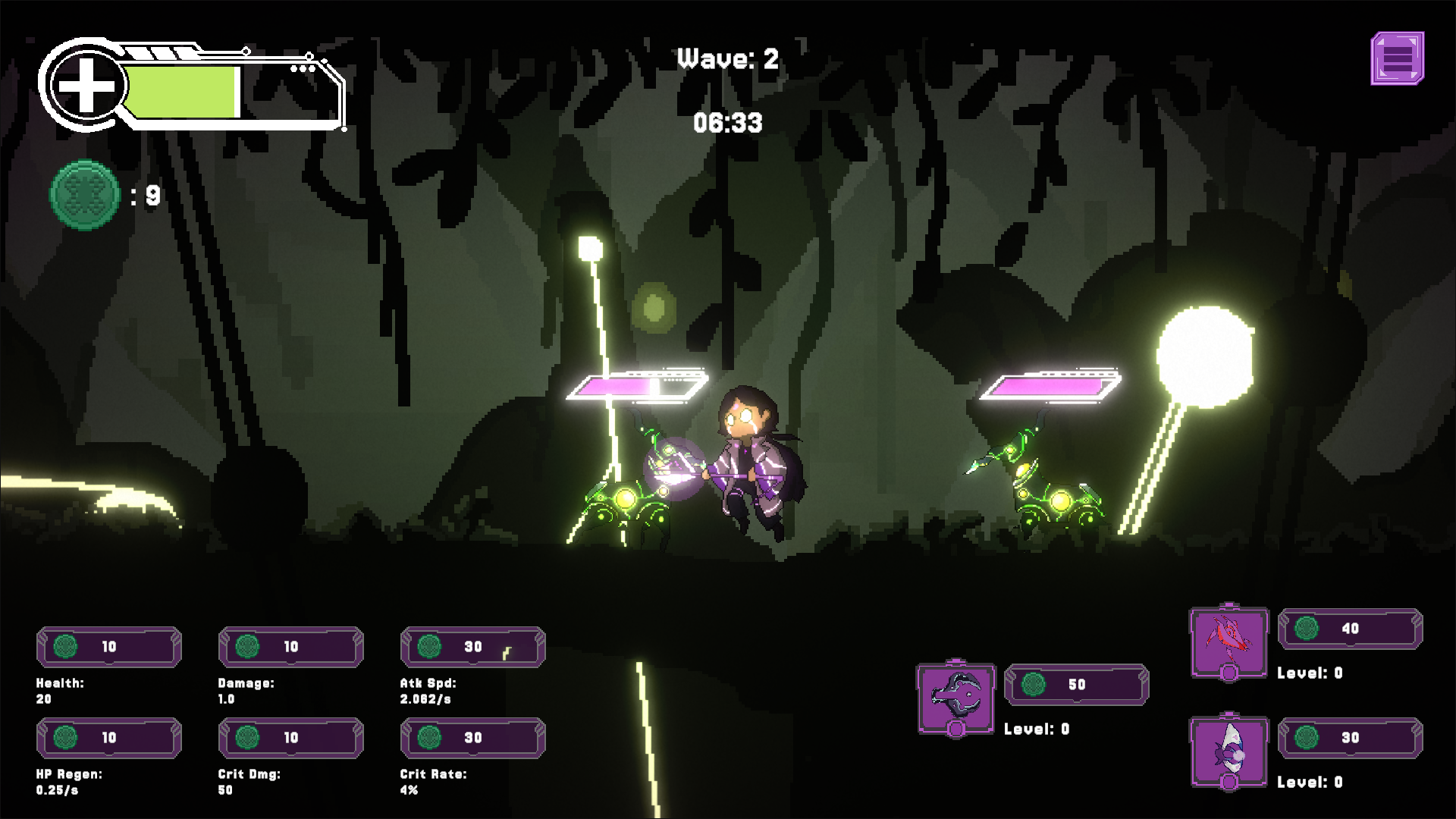Select the red dragon companion icon
This screenshot has width=1456, height=819.
(x=1228, y=642)
